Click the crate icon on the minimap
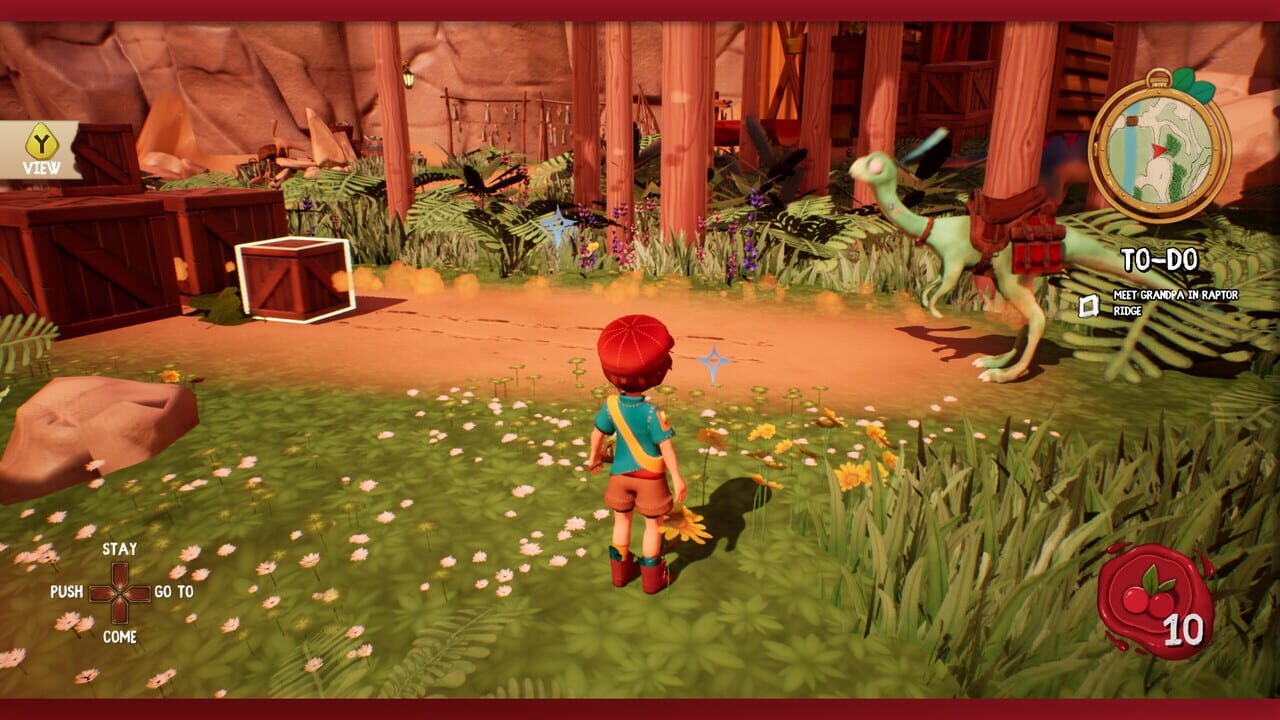1280x720 pixels. click(1132, 120)
